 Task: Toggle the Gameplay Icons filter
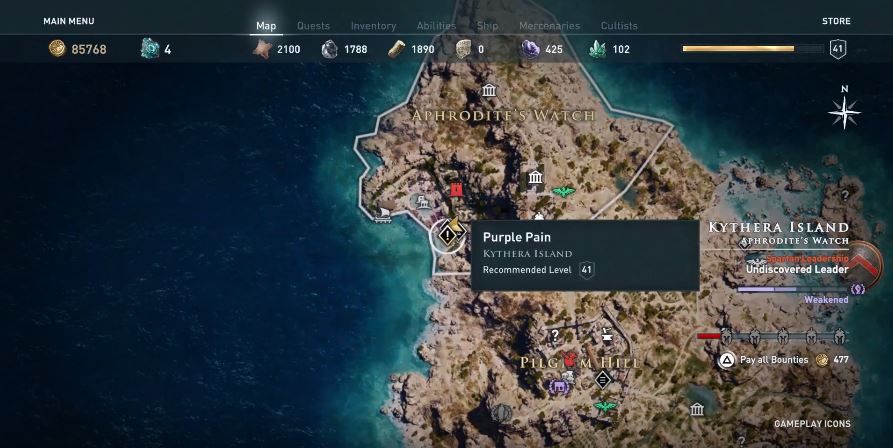pos(812,424)
